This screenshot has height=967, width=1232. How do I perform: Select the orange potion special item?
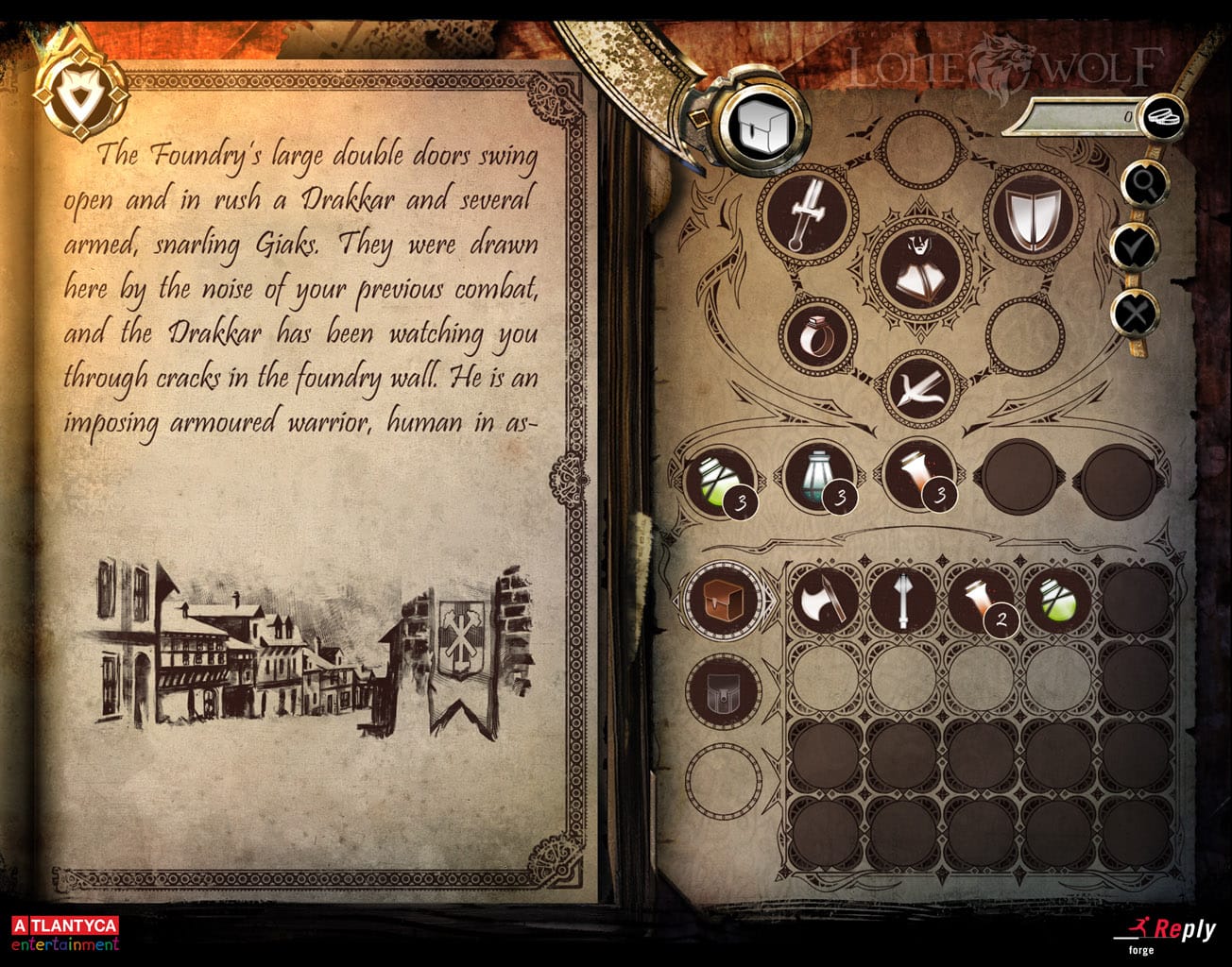click(x=922, y=477)
